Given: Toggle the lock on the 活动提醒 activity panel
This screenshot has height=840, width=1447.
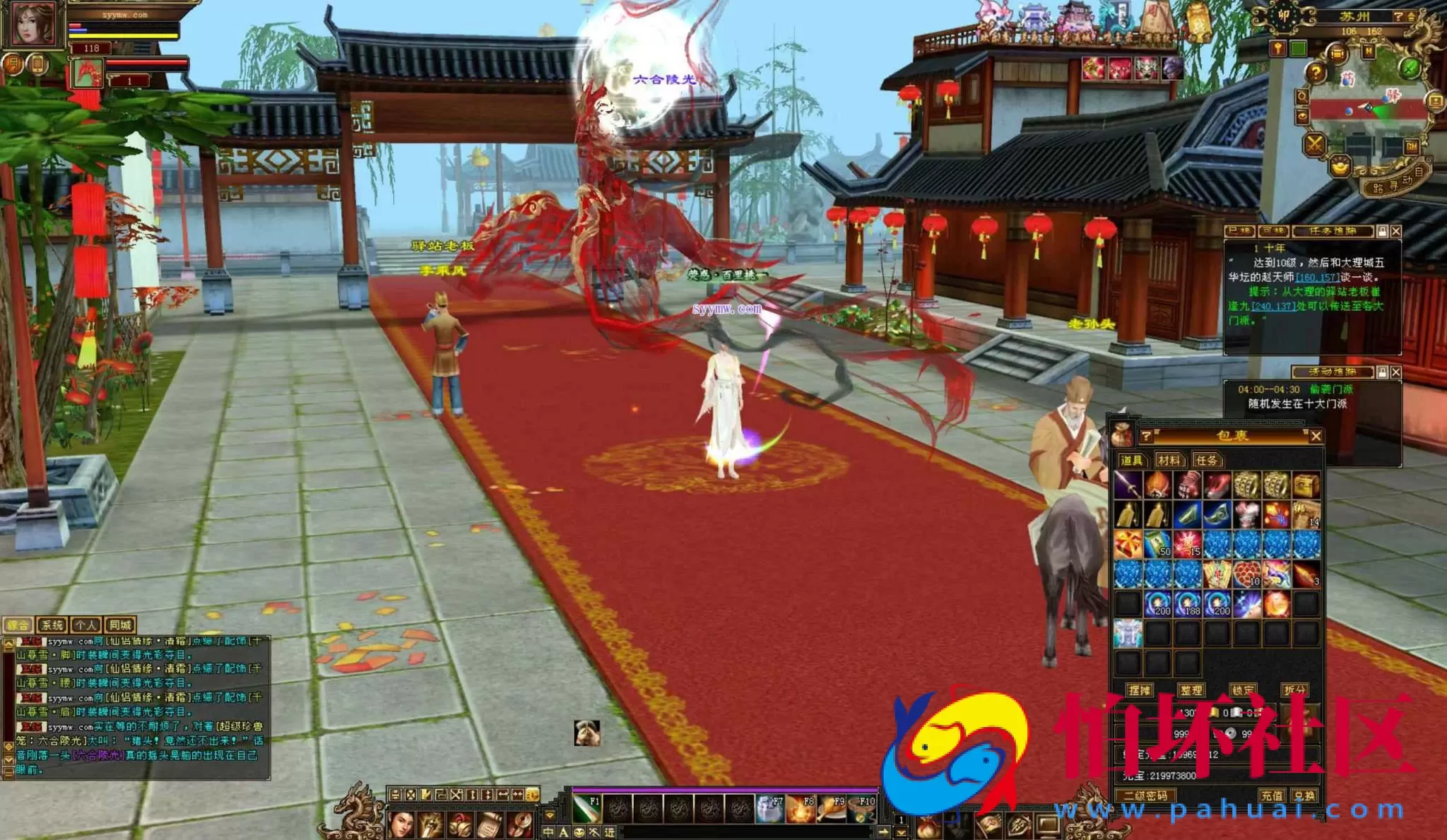Looking at the screenshot, I should (1383, 370).
